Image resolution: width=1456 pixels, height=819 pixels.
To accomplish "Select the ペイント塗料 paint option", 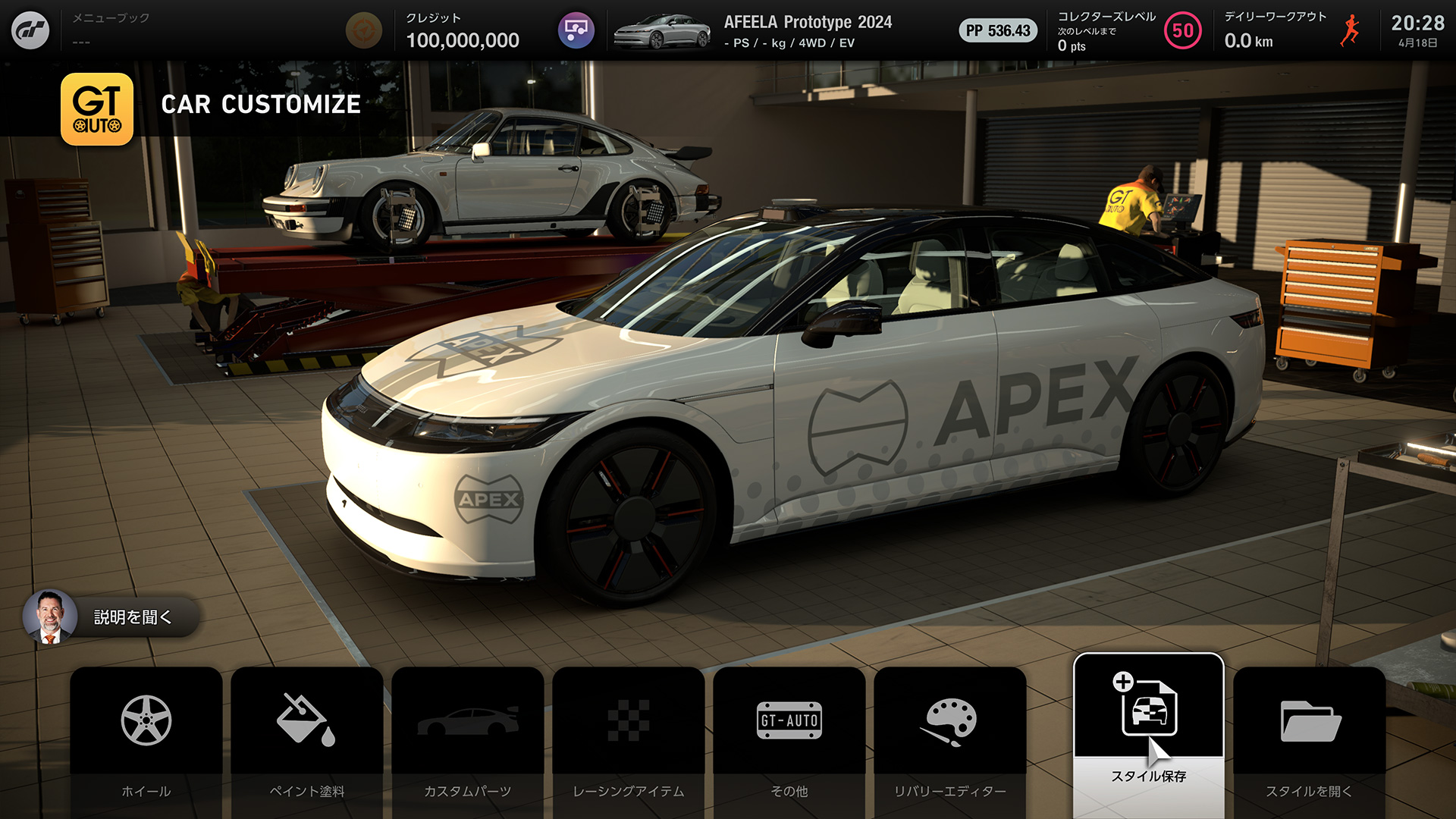I will pyautogui.click(x=307, y=739).
